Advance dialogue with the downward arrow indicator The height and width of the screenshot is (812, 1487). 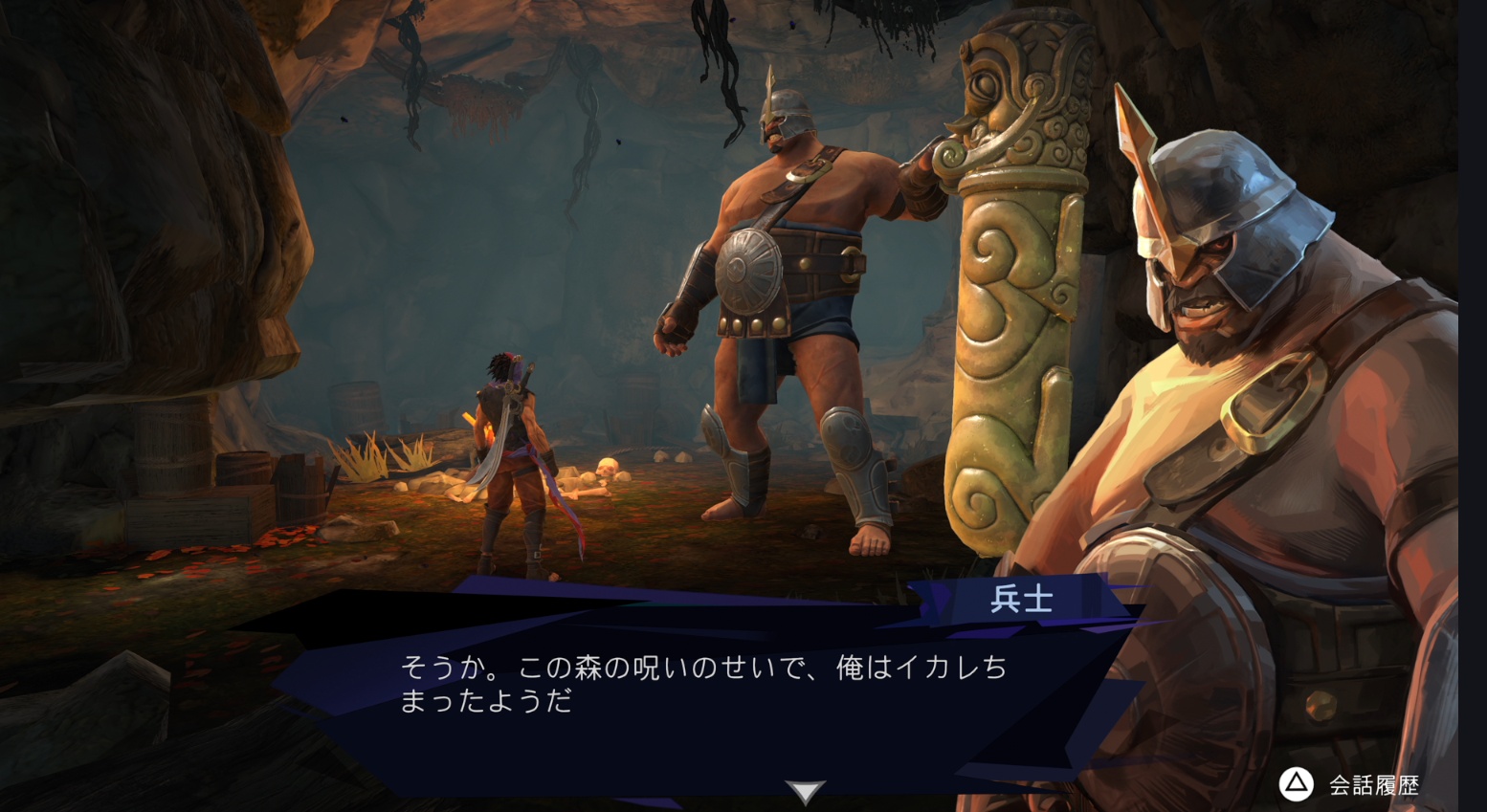tap(805, 791)
